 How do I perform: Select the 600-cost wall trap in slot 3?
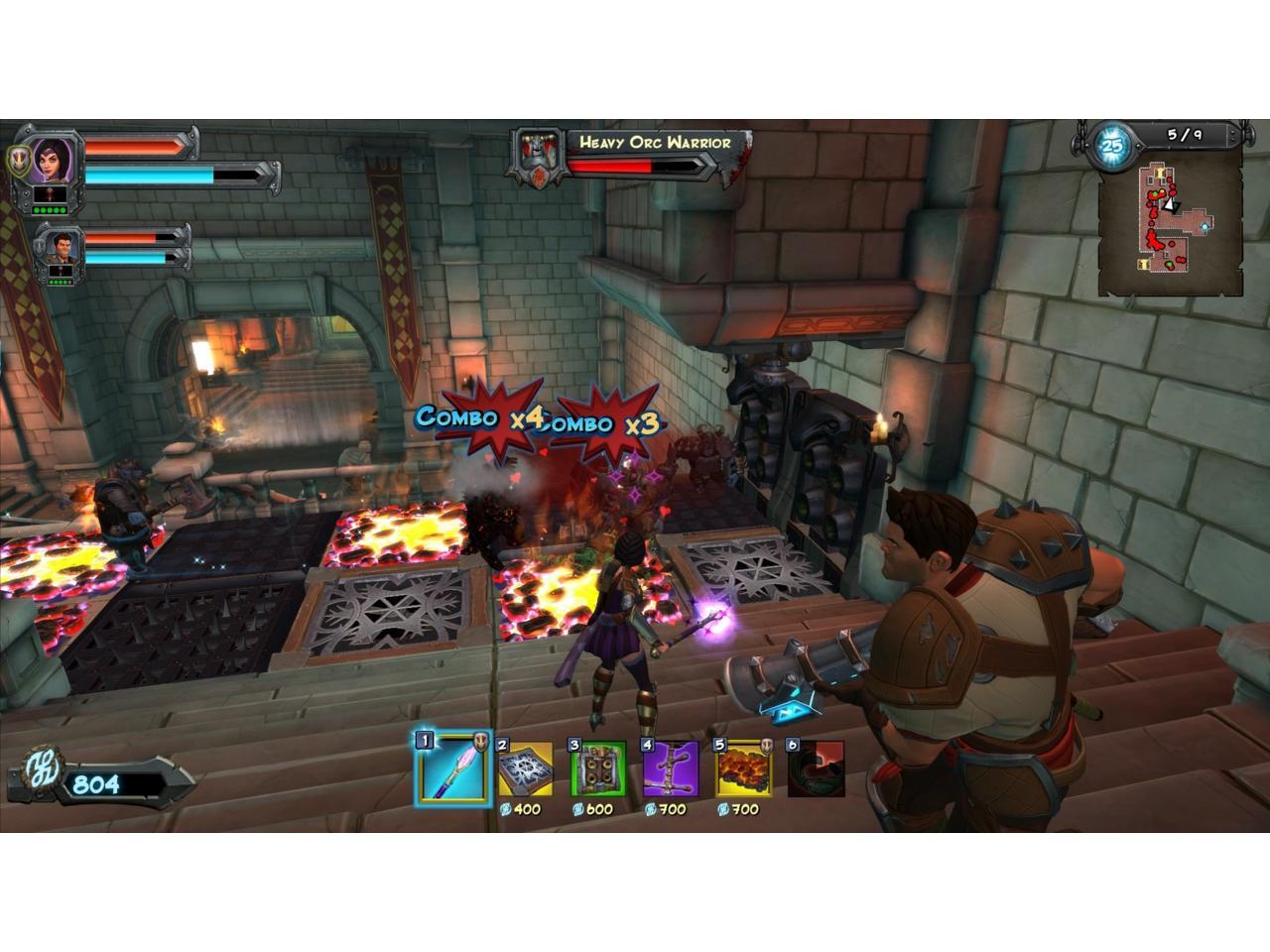597,770
